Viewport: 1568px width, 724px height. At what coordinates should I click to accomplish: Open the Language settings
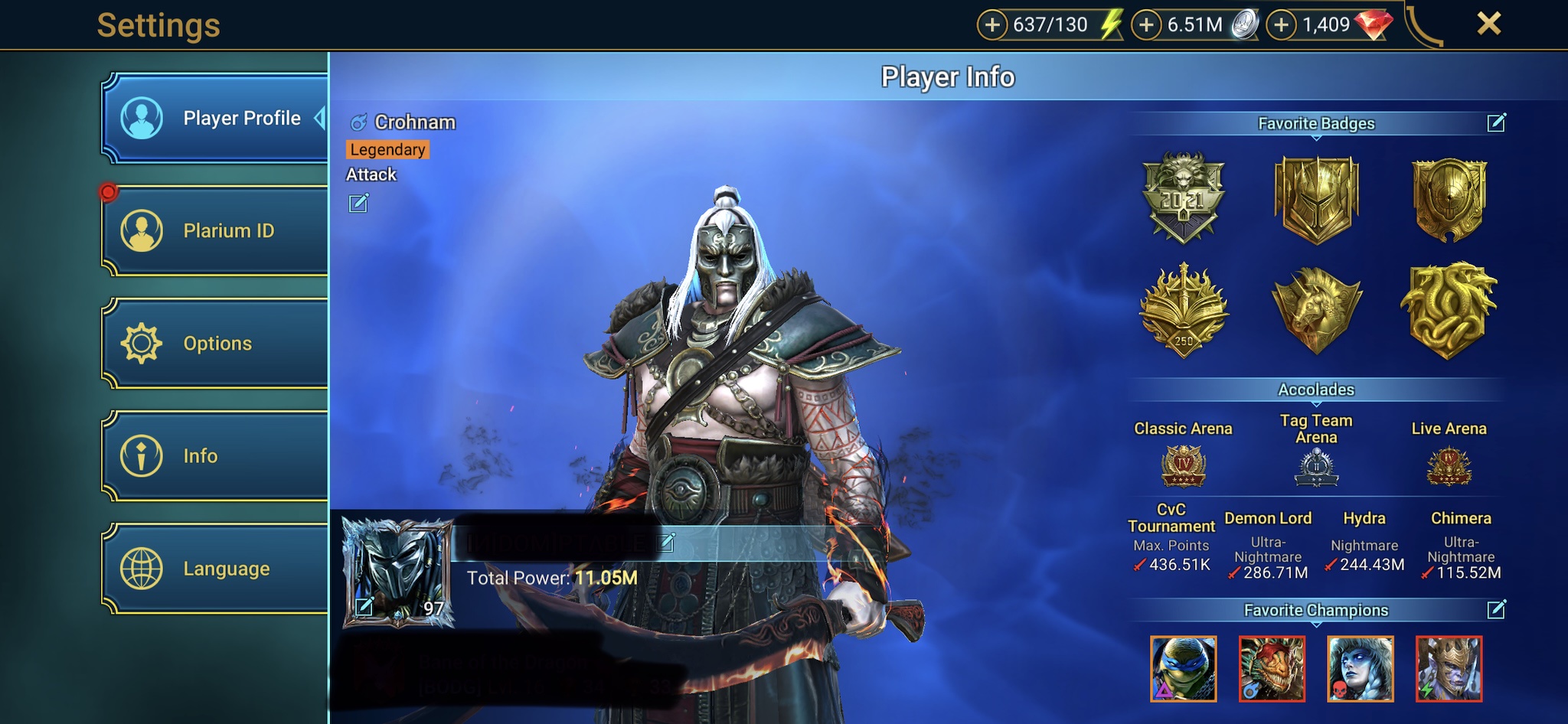(215, 569)
